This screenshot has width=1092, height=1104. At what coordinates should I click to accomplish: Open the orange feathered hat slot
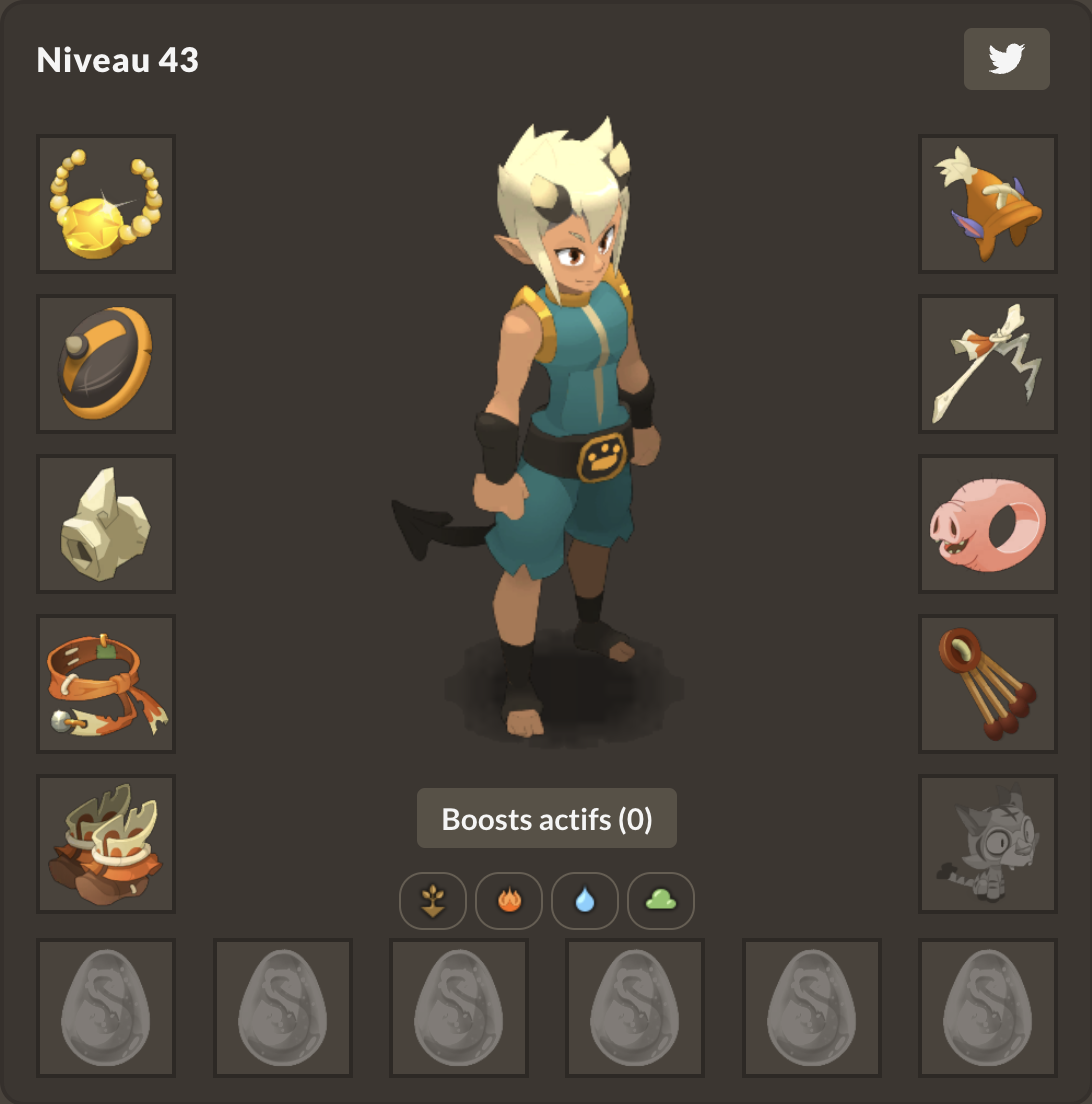(x=988, y=204)
